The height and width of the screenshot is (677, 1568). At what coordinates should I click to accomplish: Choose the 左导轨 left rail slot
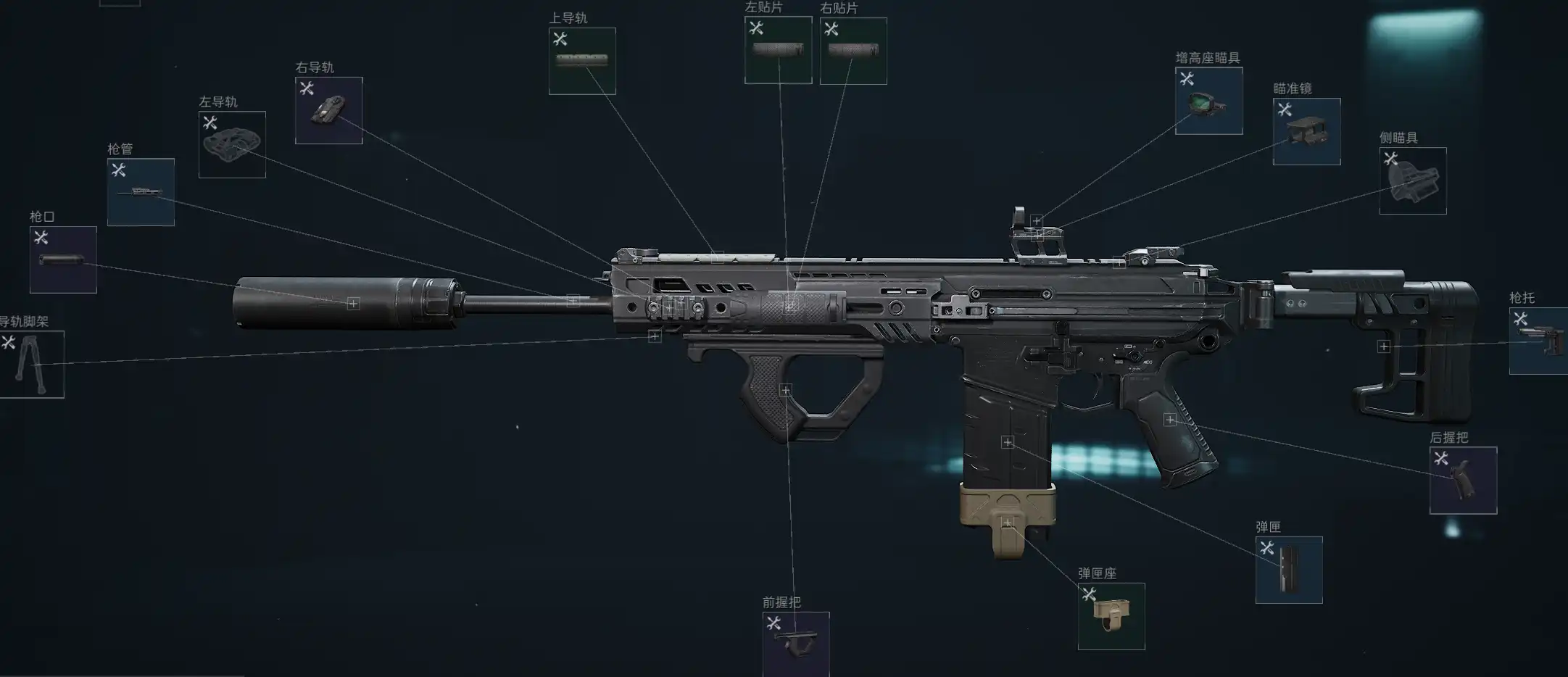232,144
